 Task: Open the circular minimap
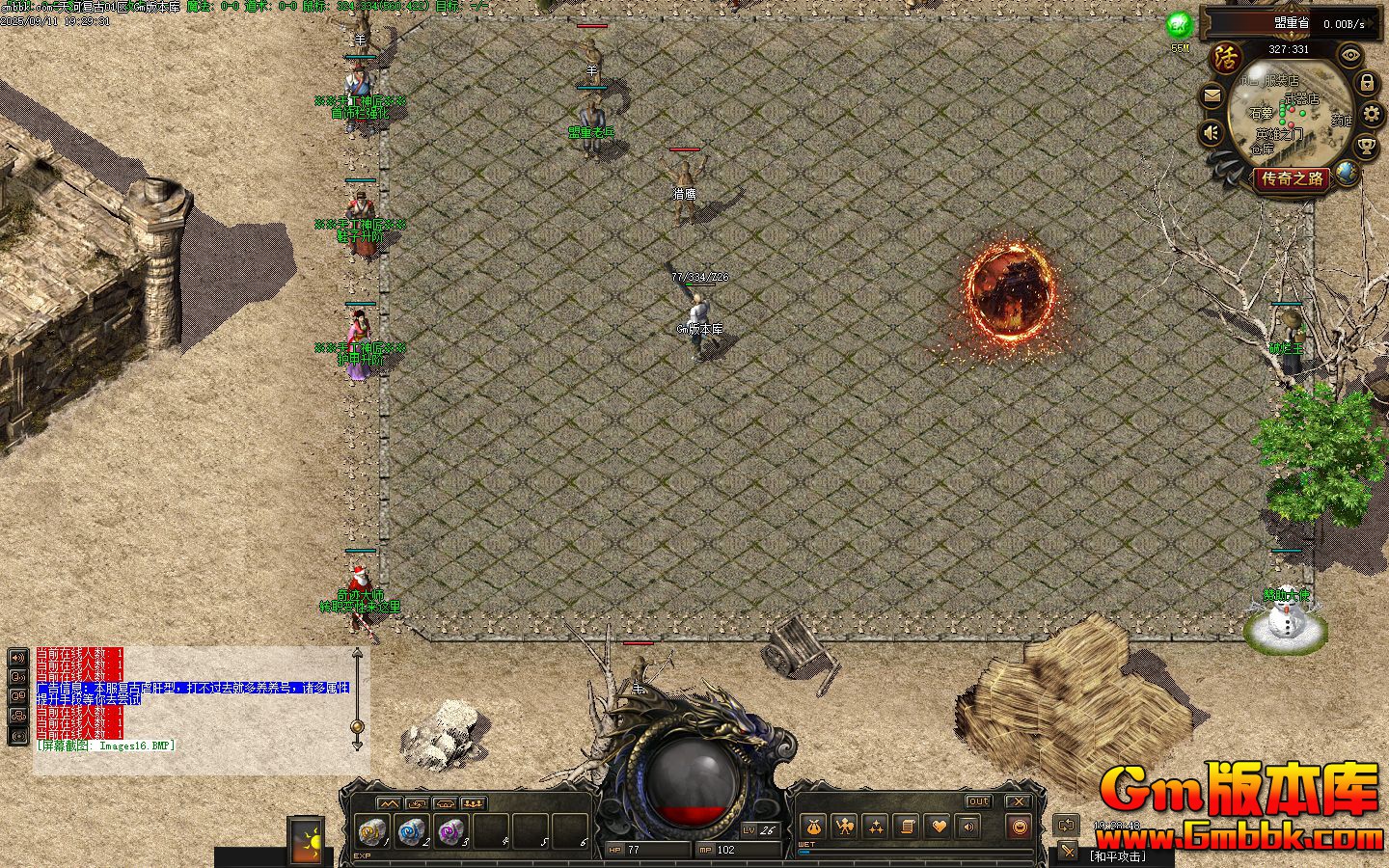tap(1290, 112)
